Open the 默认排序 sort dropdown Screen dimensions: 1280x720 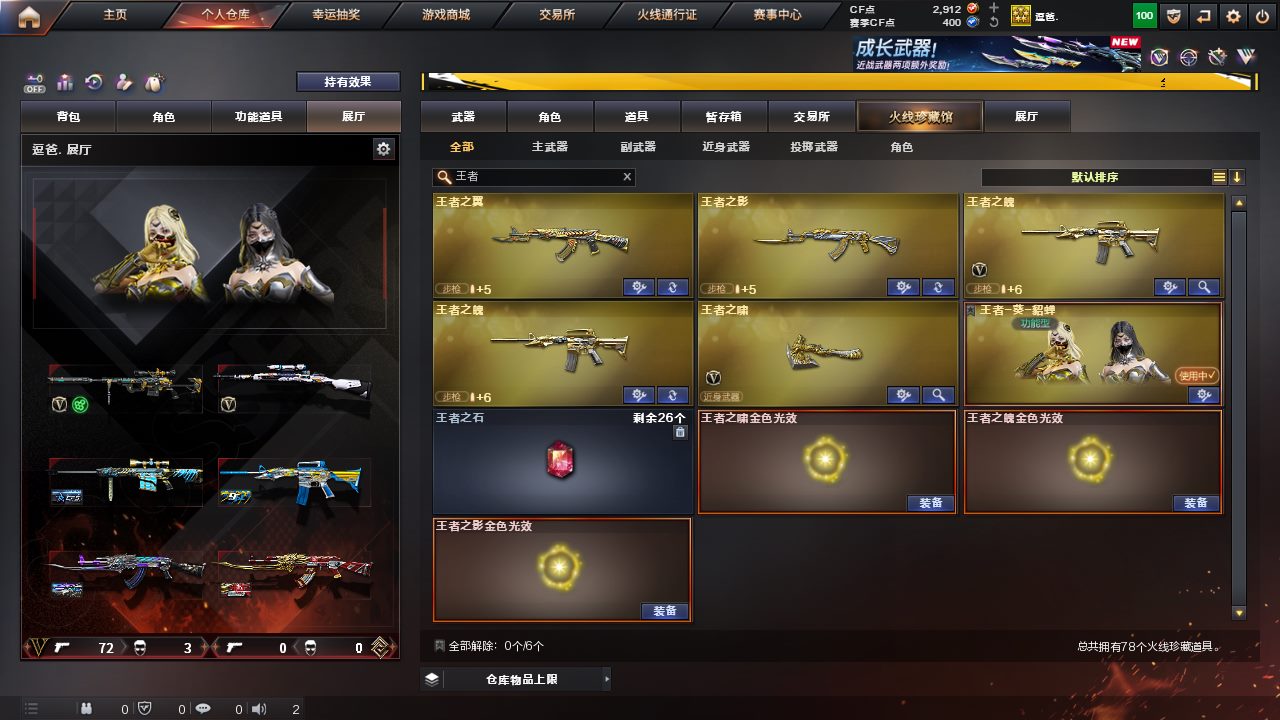(1095, 177)
